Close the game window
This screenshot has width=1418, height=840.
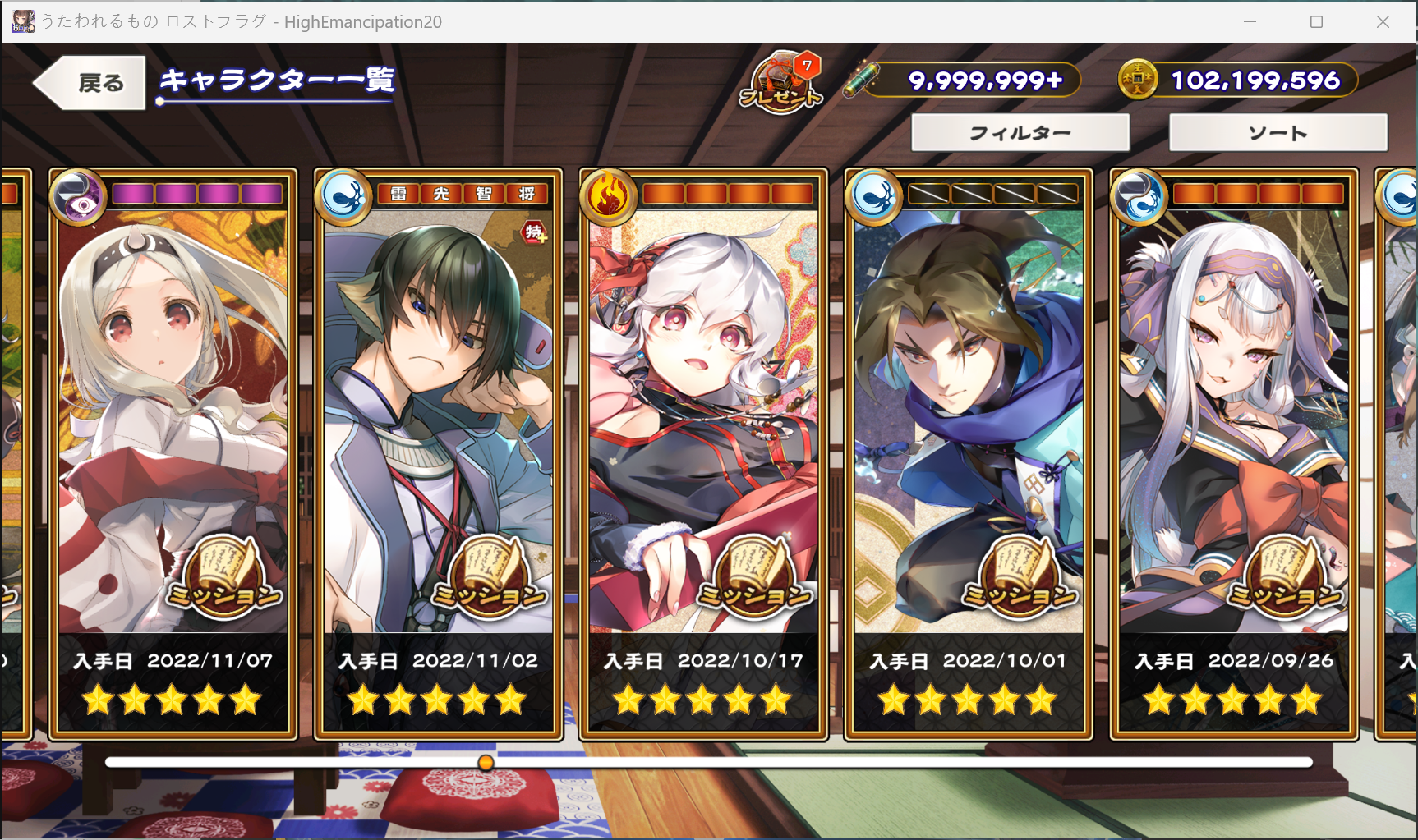pos(1383,22)
